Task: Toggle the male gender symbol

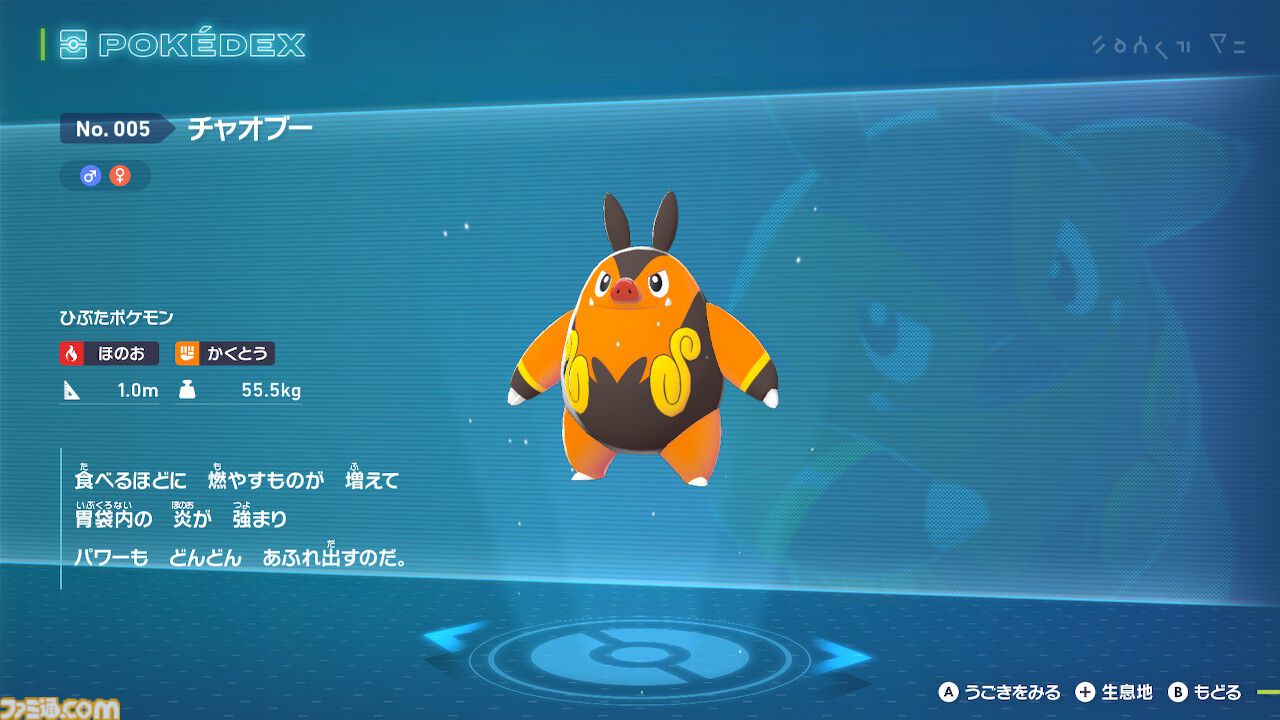Action: point(89,174)
